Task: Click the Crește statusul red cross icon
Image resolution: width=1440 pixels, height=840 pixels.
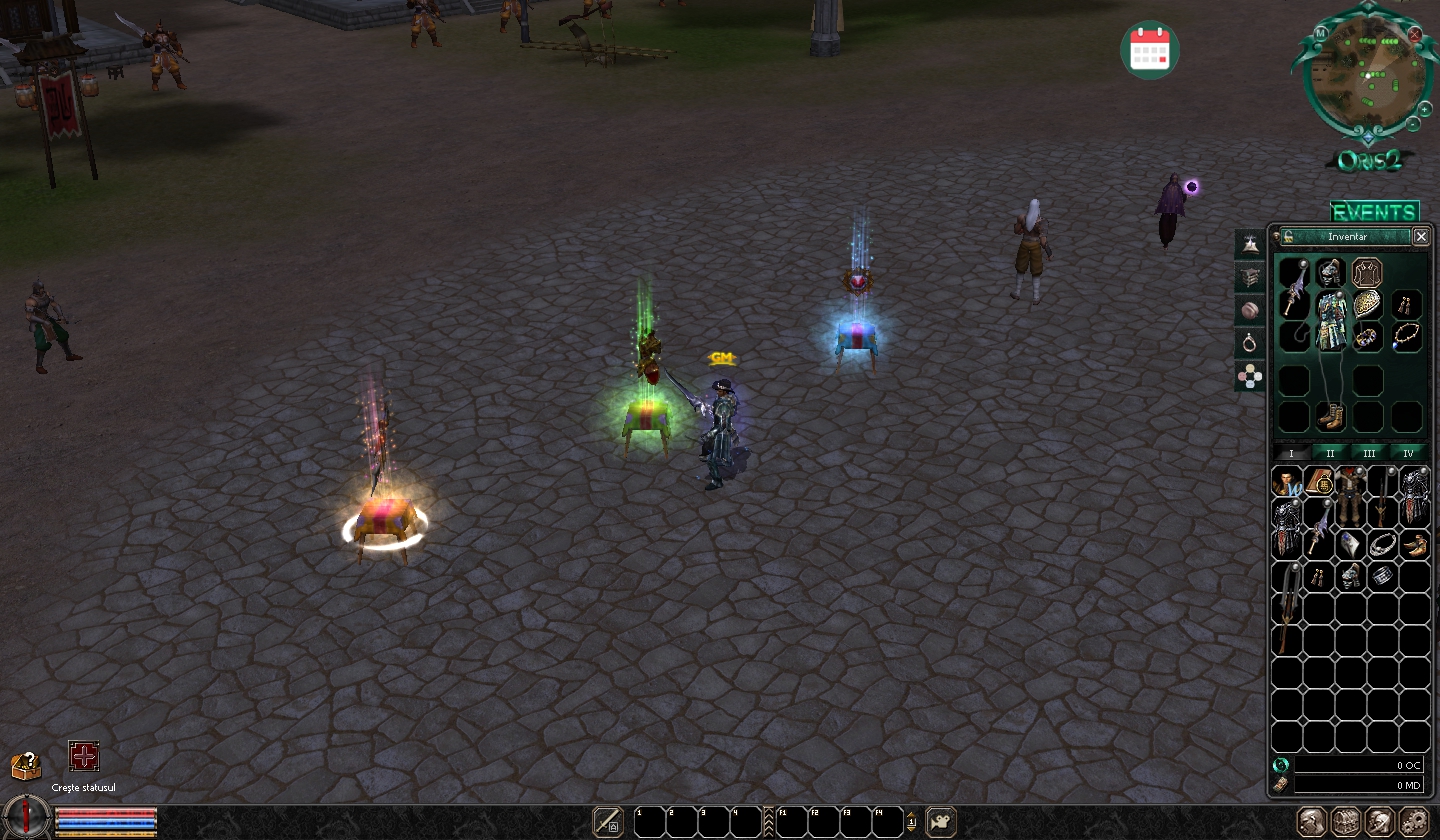Action: click(84, 757)
